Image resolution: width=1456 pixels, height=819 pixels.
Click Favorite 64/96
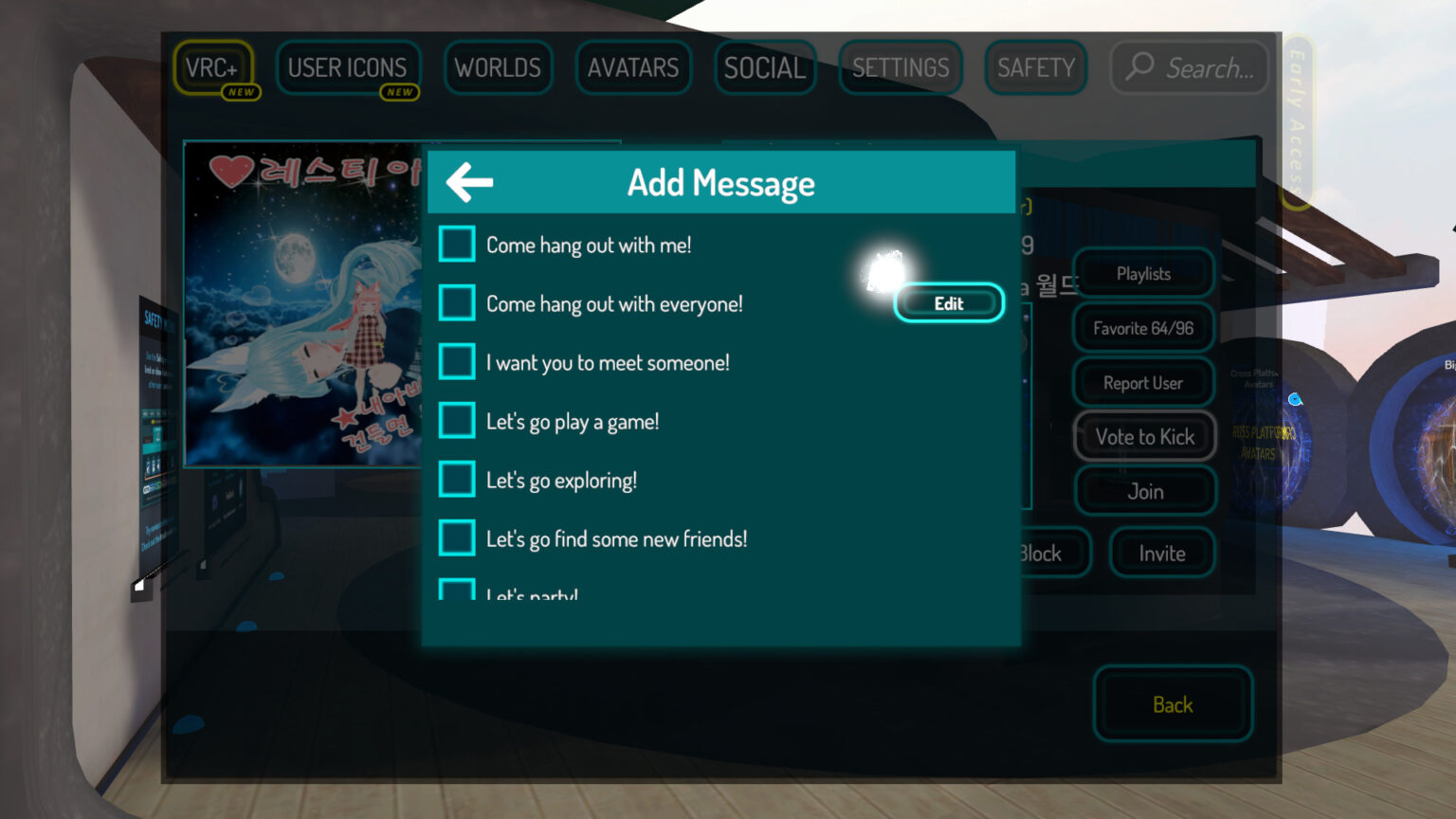pos(1142,327)
